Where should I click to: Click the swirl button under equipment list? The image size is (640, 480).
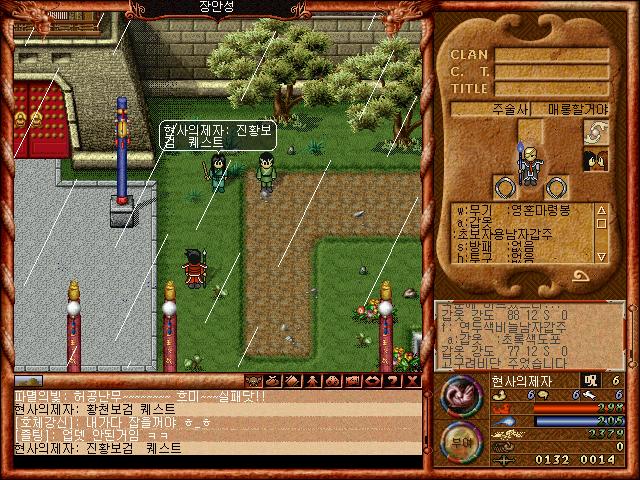pyautogui.click(x=580, y=277)
